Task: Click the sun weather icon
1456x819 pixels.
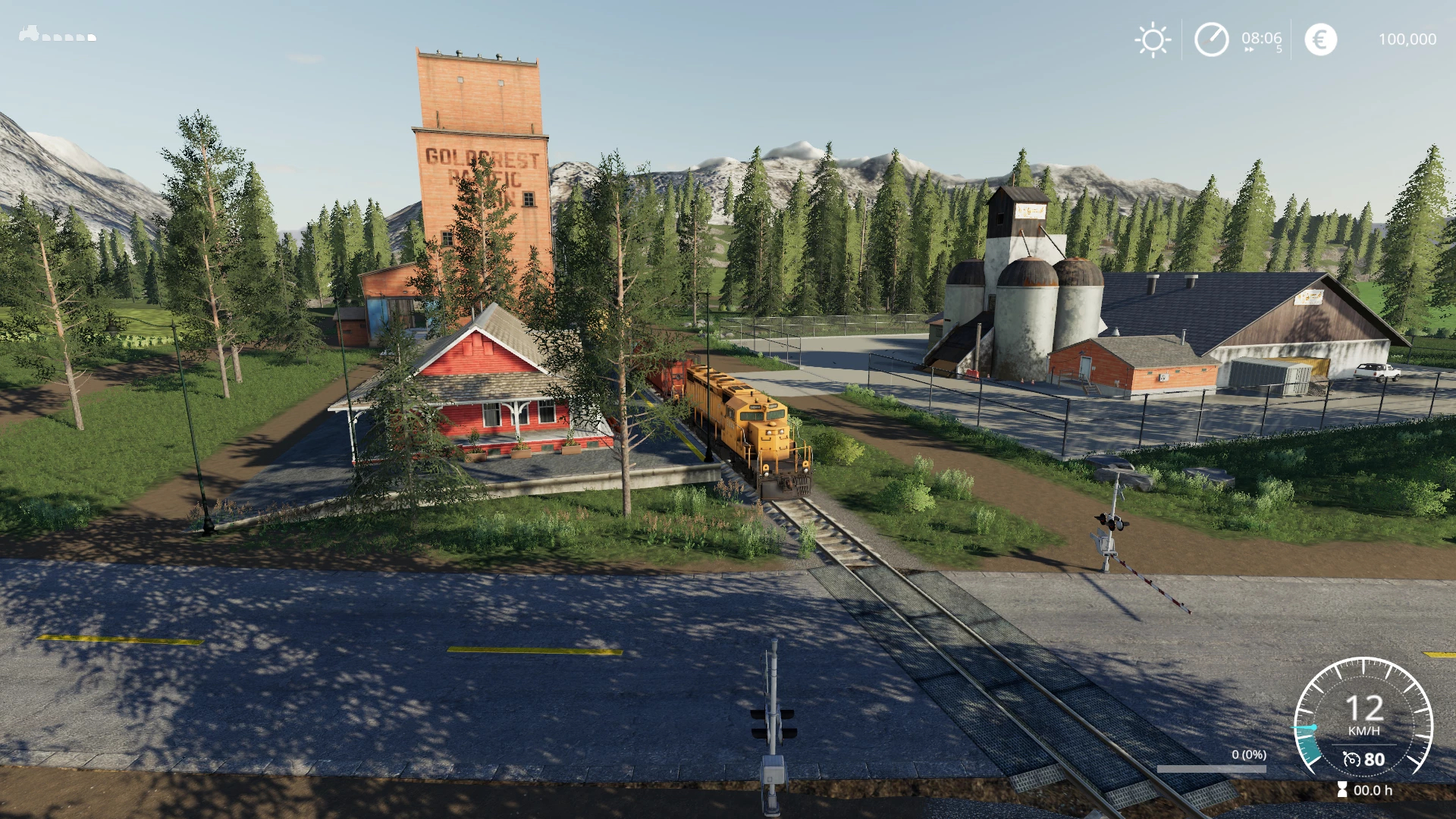Action: coord(1152,39)
